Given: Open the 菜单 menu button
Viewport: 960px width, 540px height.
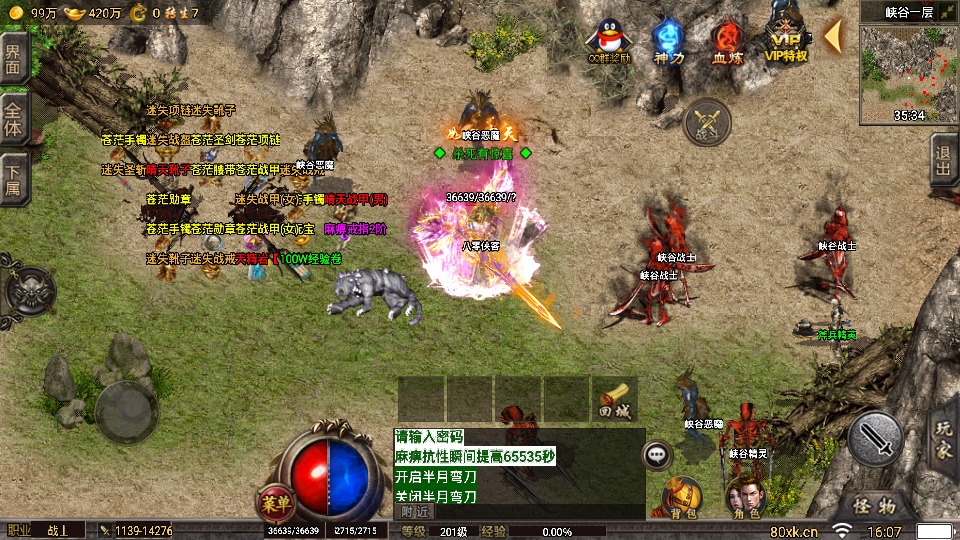Looking at the screenshot, I should pos(276,499).
